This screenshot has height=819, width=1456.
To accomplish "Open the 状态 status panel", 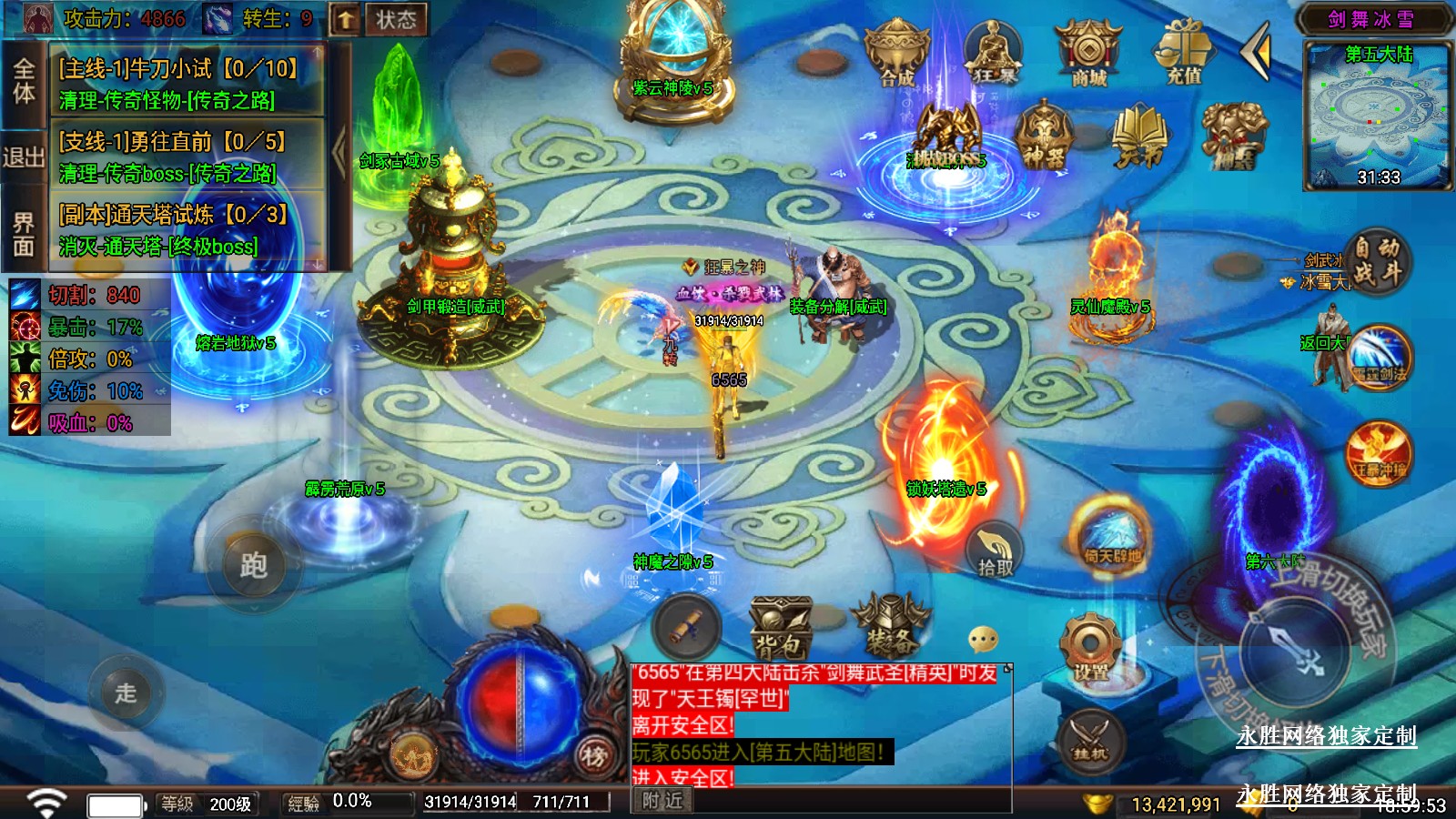I will point(395,19).
